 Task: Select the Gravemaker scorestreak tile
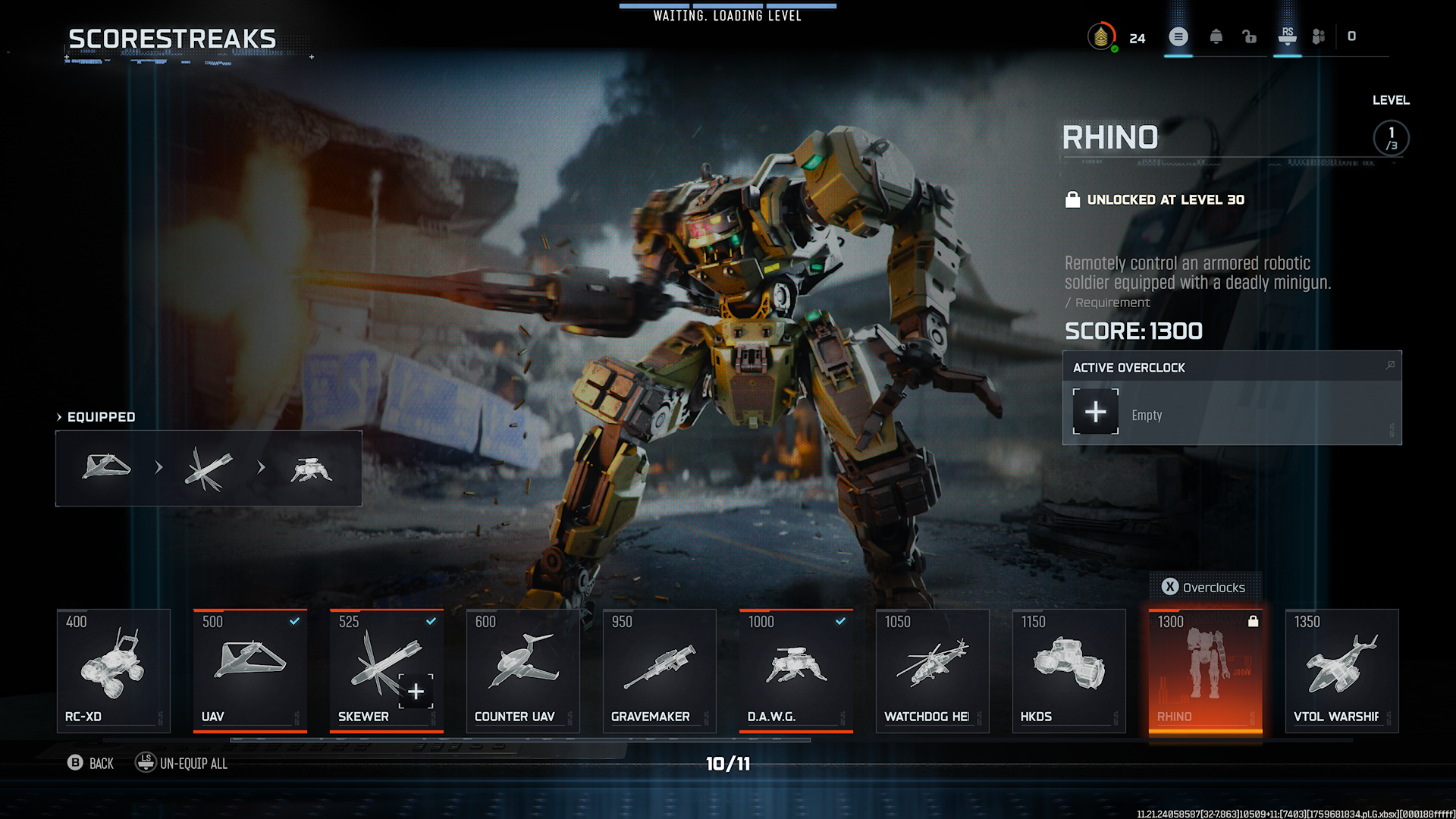point(660,670)
